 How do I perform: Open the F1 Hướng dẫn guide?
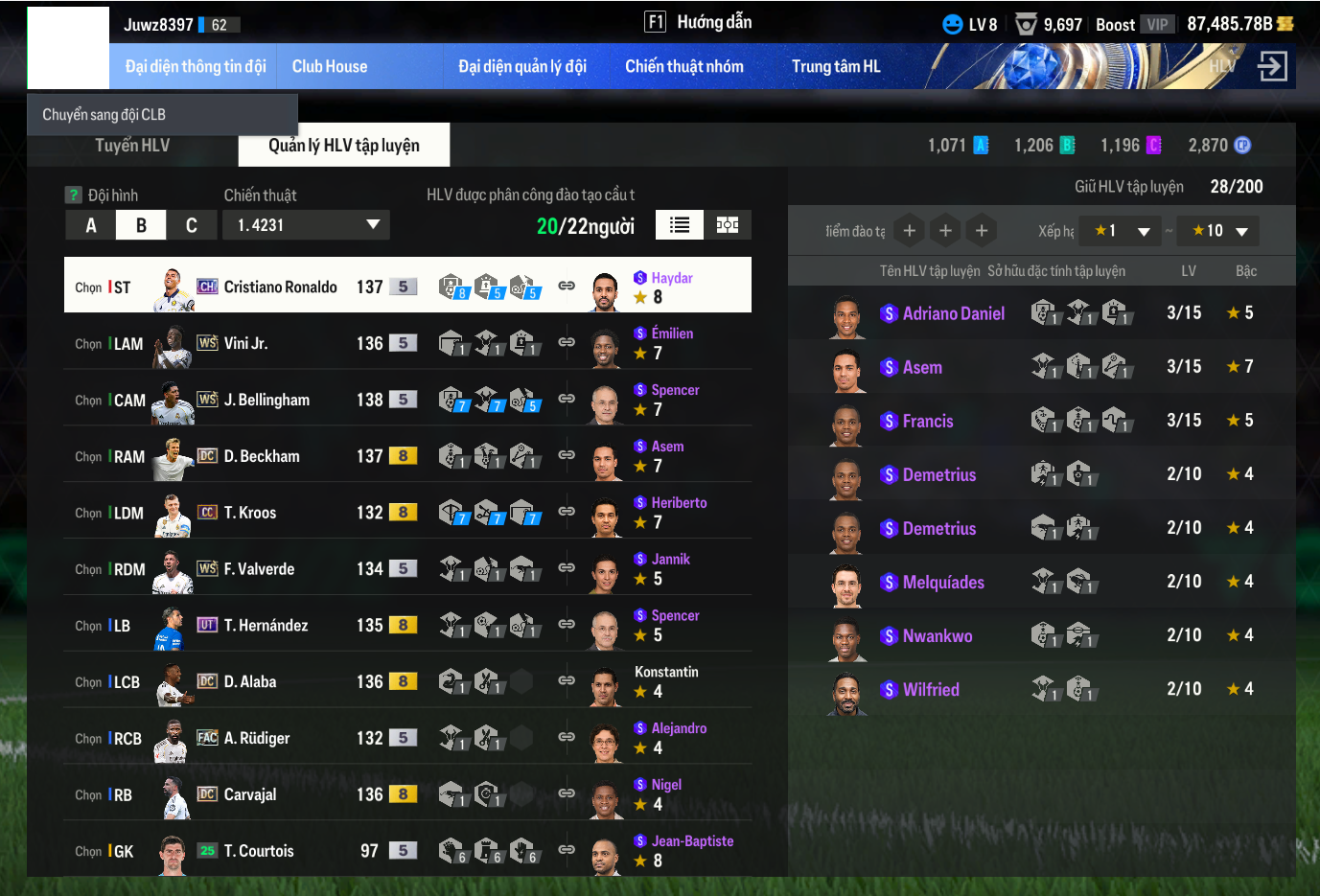[699, 22]
